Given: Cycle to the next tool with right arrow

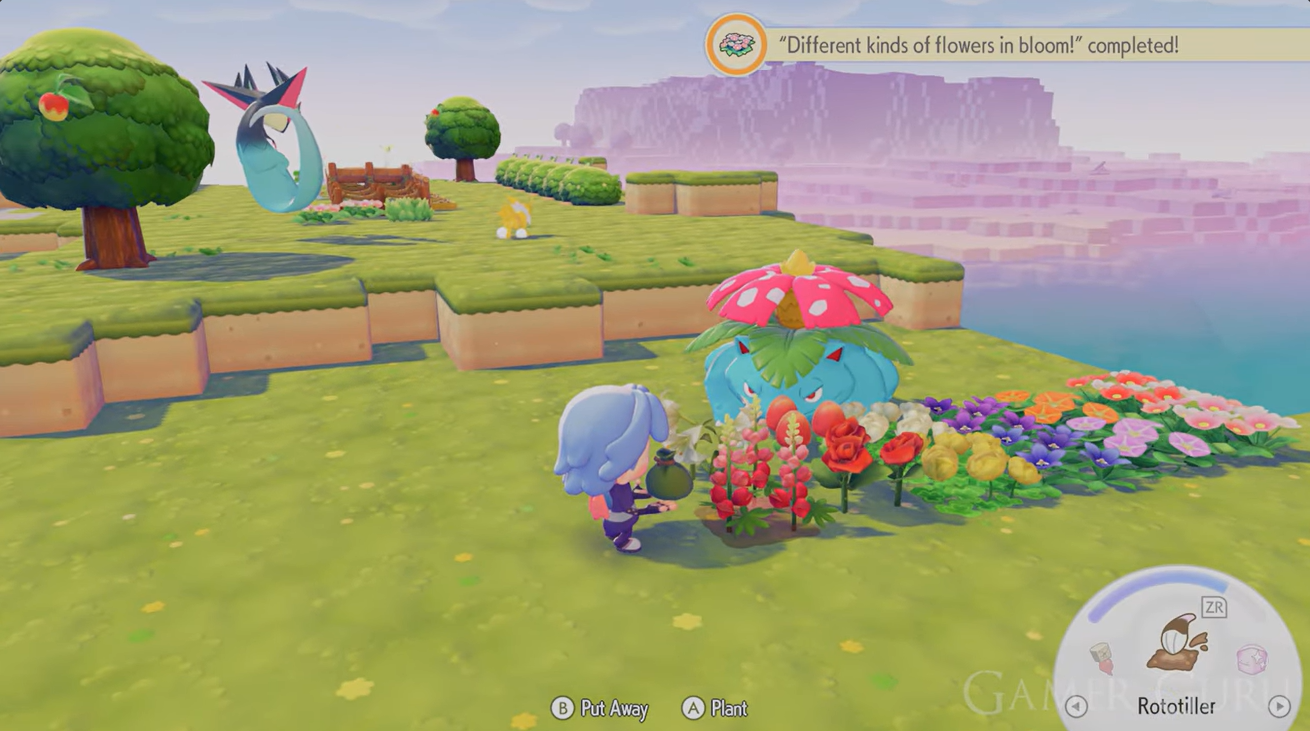Looking at the screenshot, I should pyautogui.click(x=1279, y=706).
